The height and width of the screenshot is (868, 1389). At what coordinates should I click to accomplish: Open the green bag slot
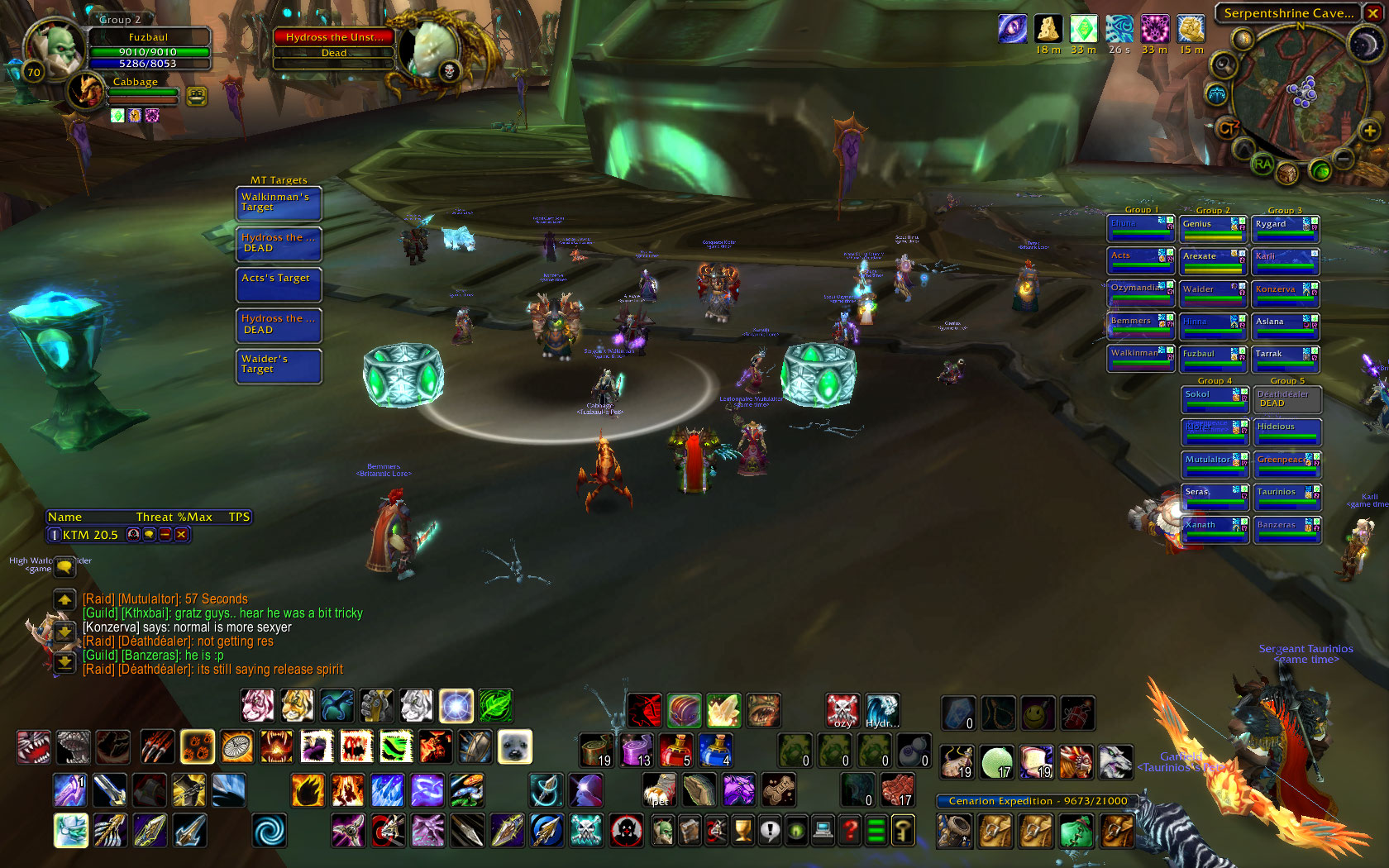[1075, 831]
